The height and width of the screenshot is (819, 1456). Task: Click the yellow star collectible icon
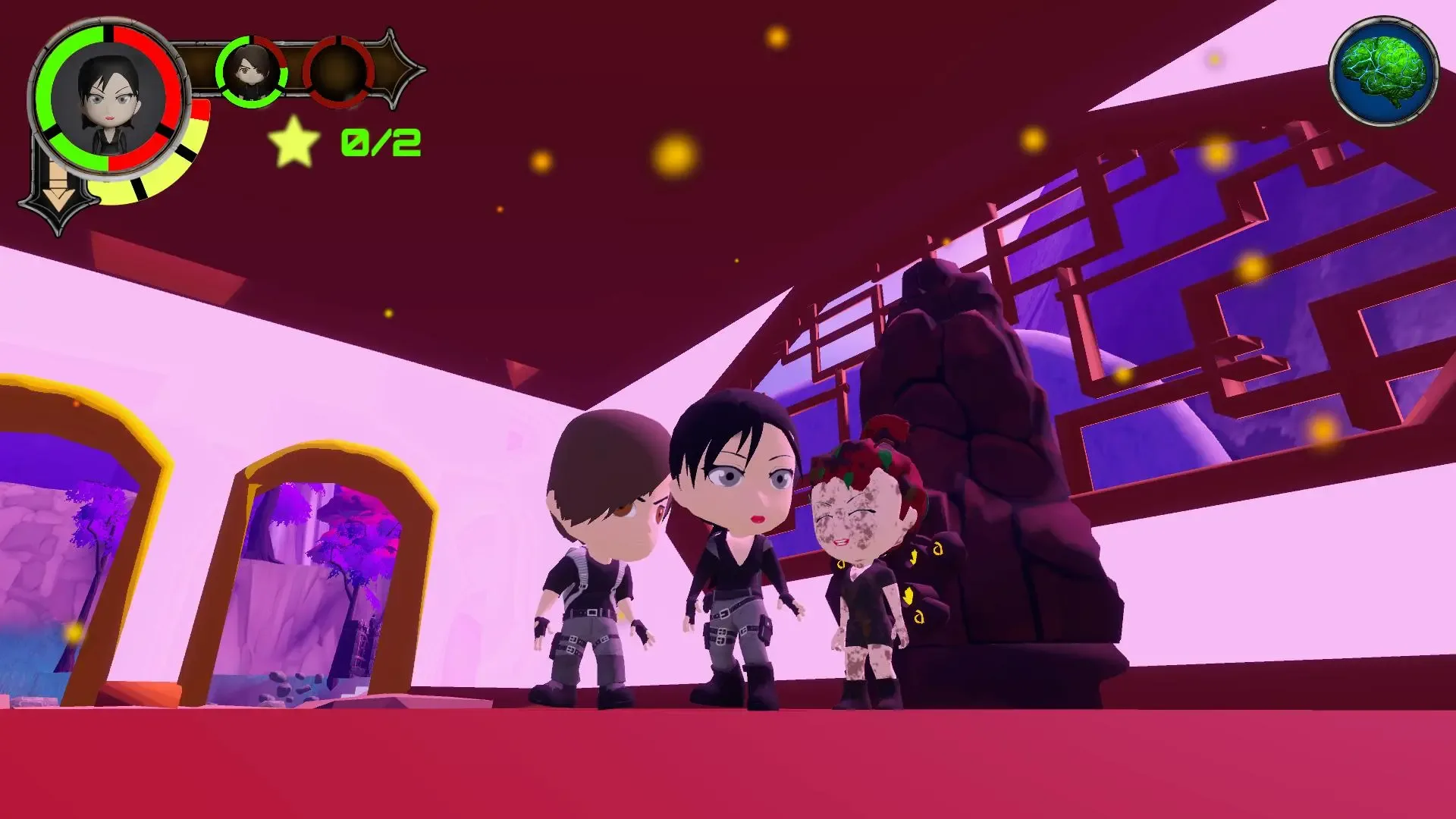[x=293, y=144]
